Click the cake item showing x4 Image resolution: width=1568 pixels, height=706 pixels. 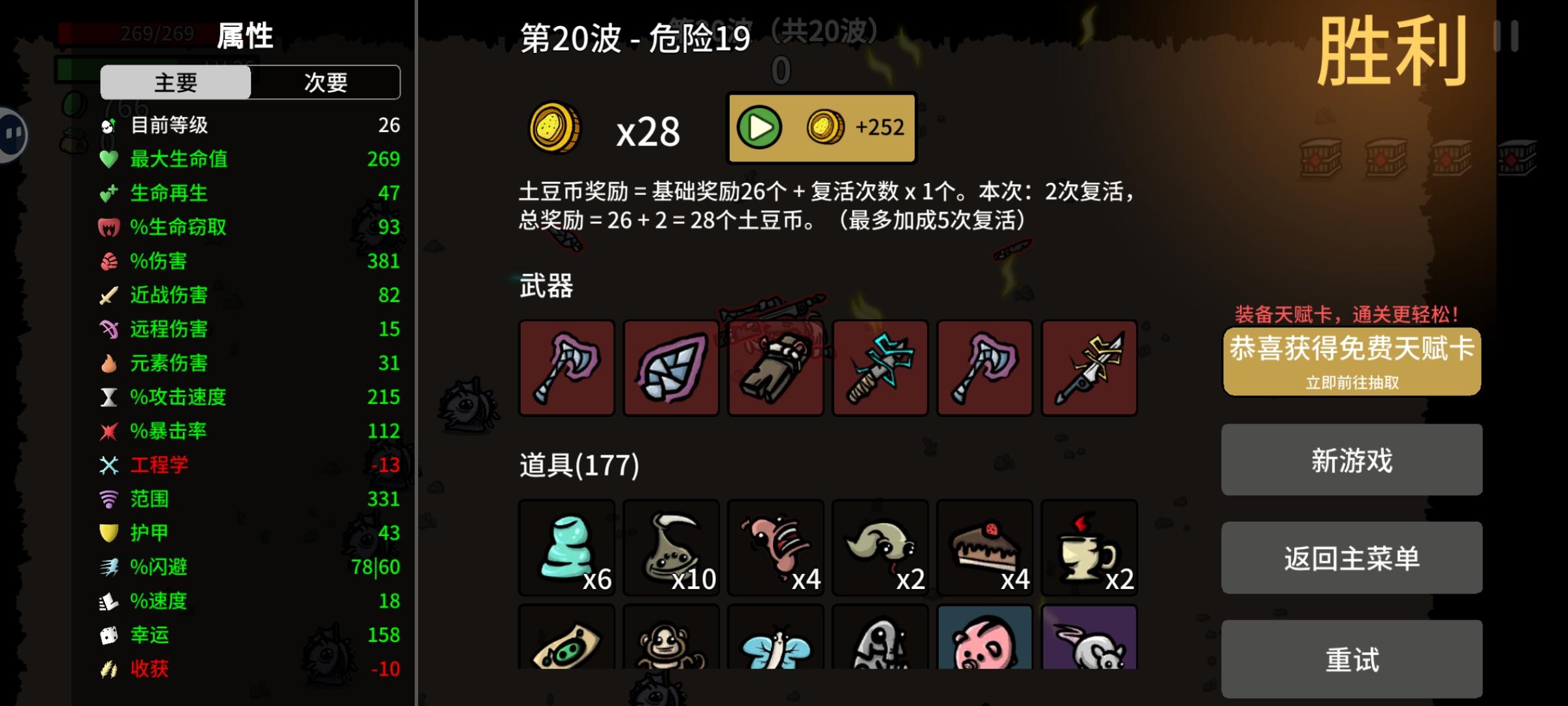click(x=985, y=548)
